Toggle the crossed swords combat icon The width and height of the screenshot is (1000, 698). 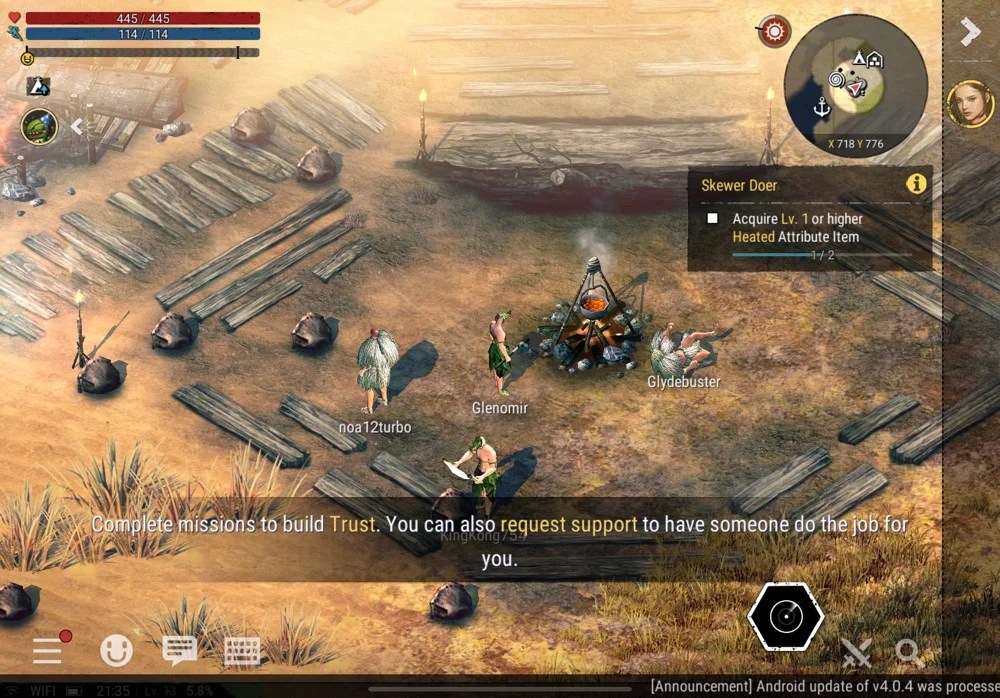[856, 653]
